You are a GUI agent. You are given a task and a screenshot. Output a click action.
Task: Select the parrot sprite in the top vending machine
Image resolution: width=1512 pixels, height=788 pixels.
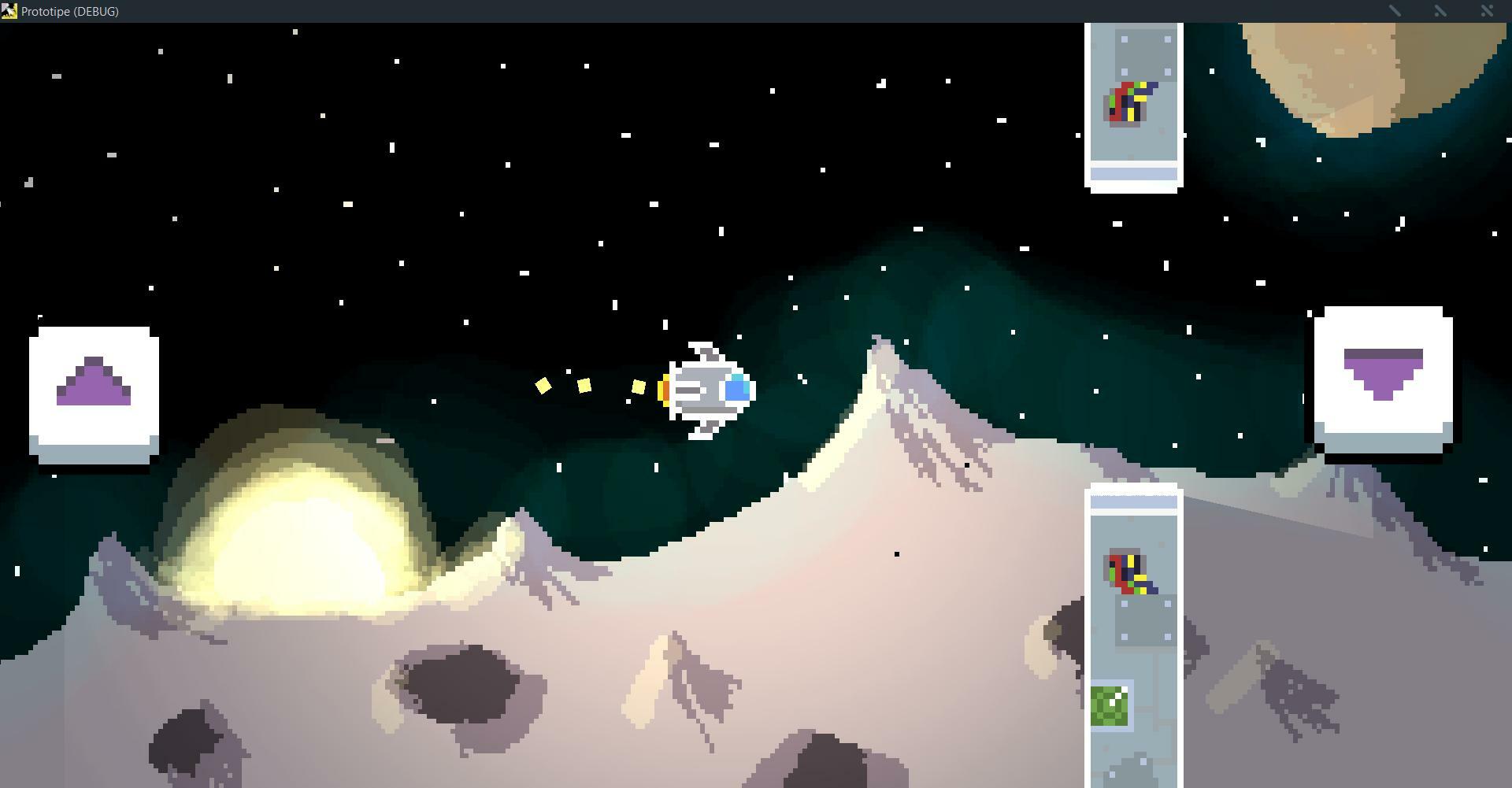[1128, 102]
